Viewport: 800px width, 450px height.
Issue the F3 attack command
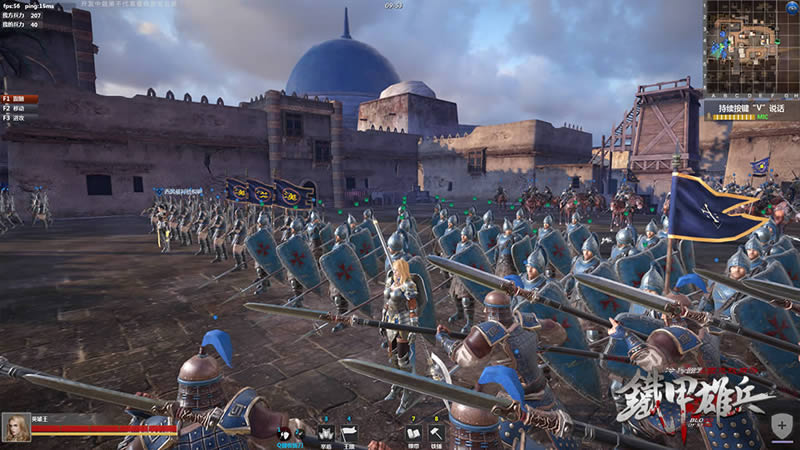point(19,117)
